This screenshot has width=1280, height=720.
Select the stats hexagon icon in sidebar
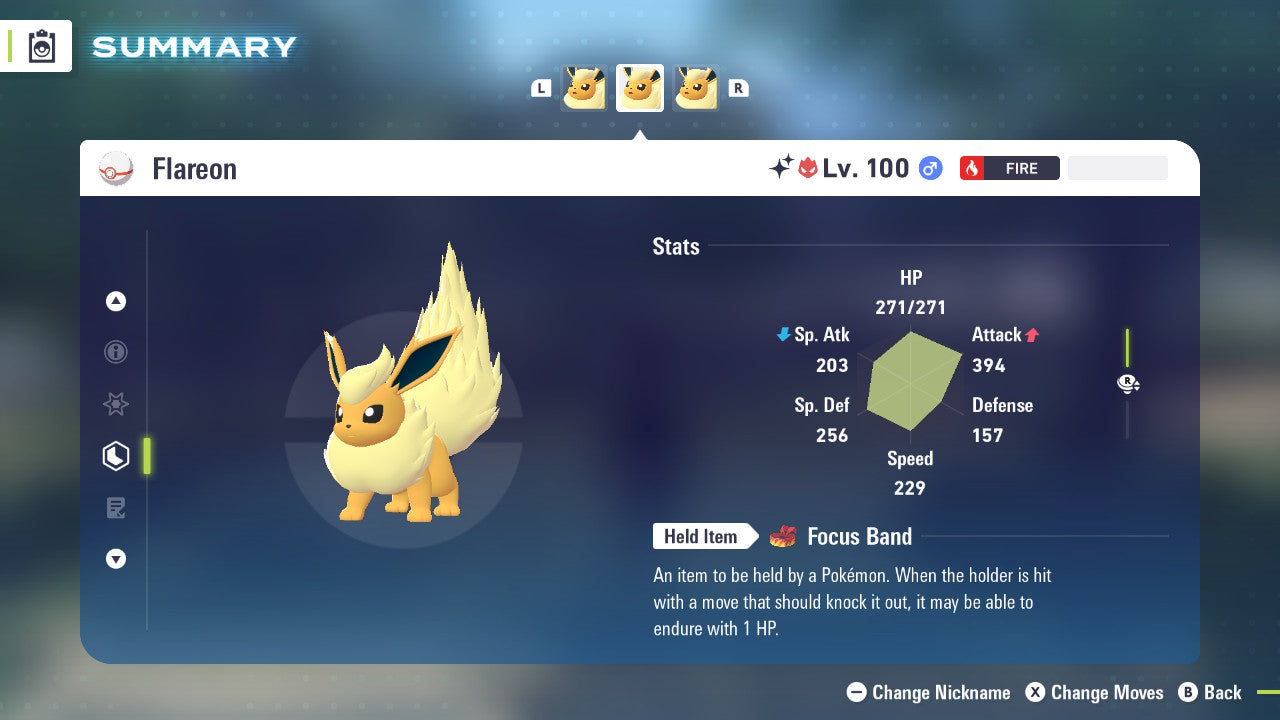point(116,456)
